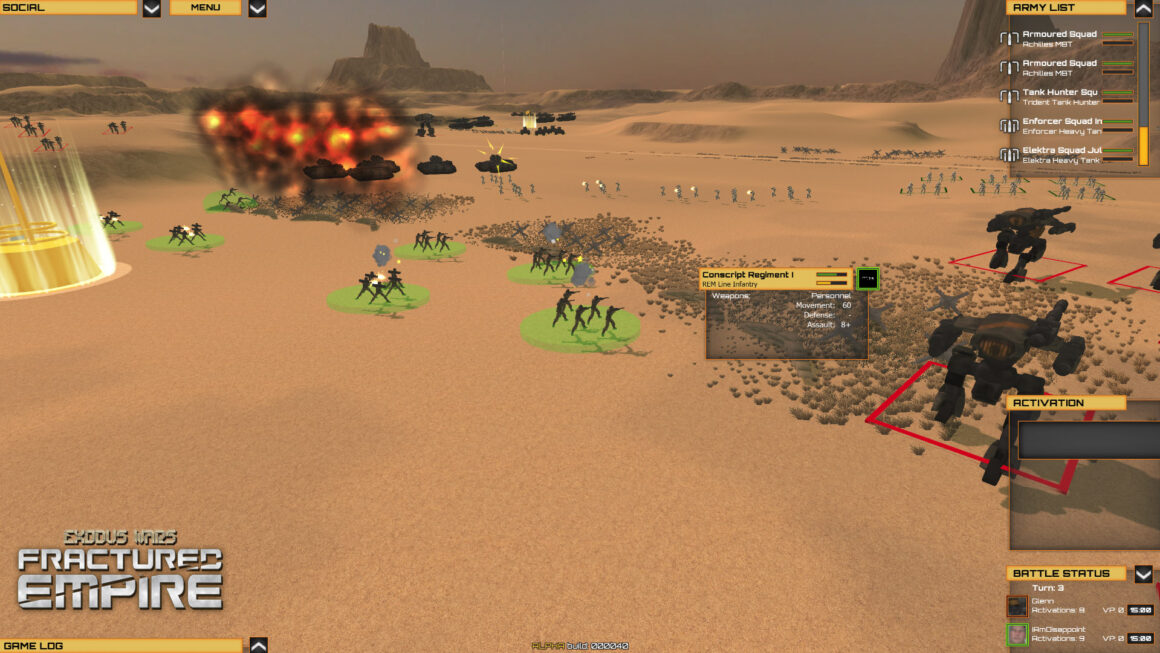Click the Conscript Regiment unit icon

[868, 279]
